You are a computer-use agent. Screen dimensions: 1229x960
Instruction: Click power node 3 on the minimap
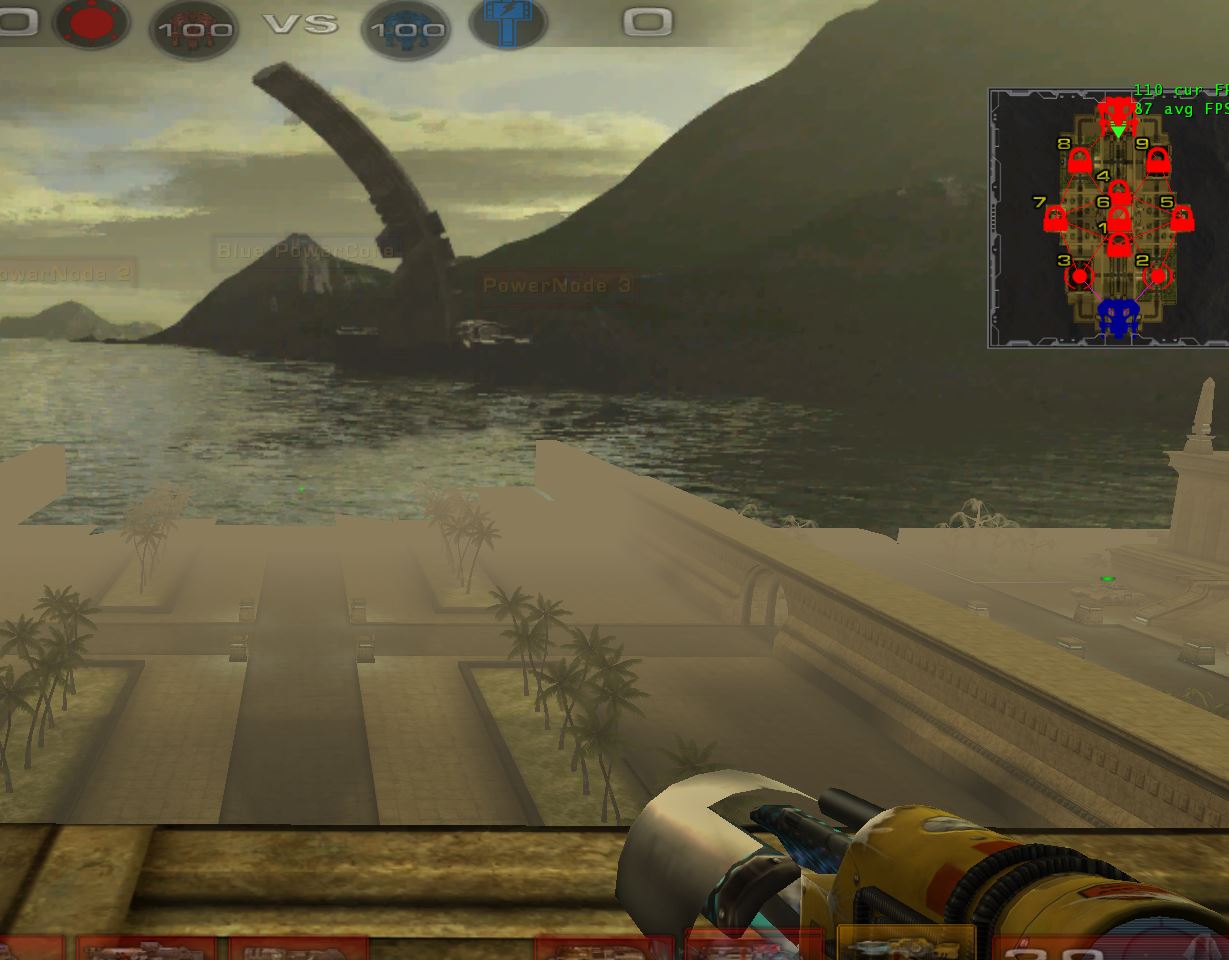pos(1079,275)
